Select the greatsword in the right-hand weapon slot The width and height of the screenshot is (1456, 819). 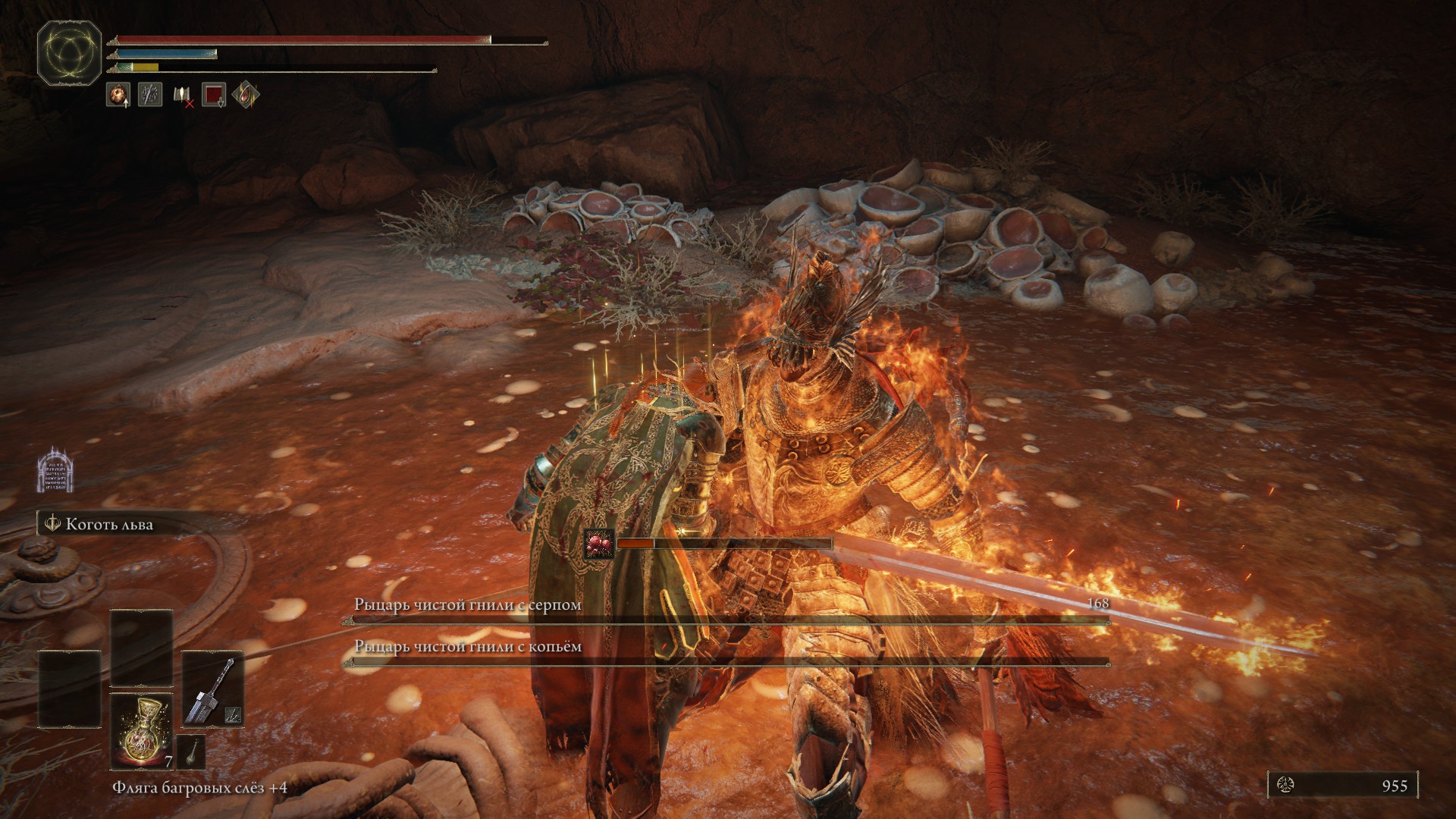pos(213,688)
